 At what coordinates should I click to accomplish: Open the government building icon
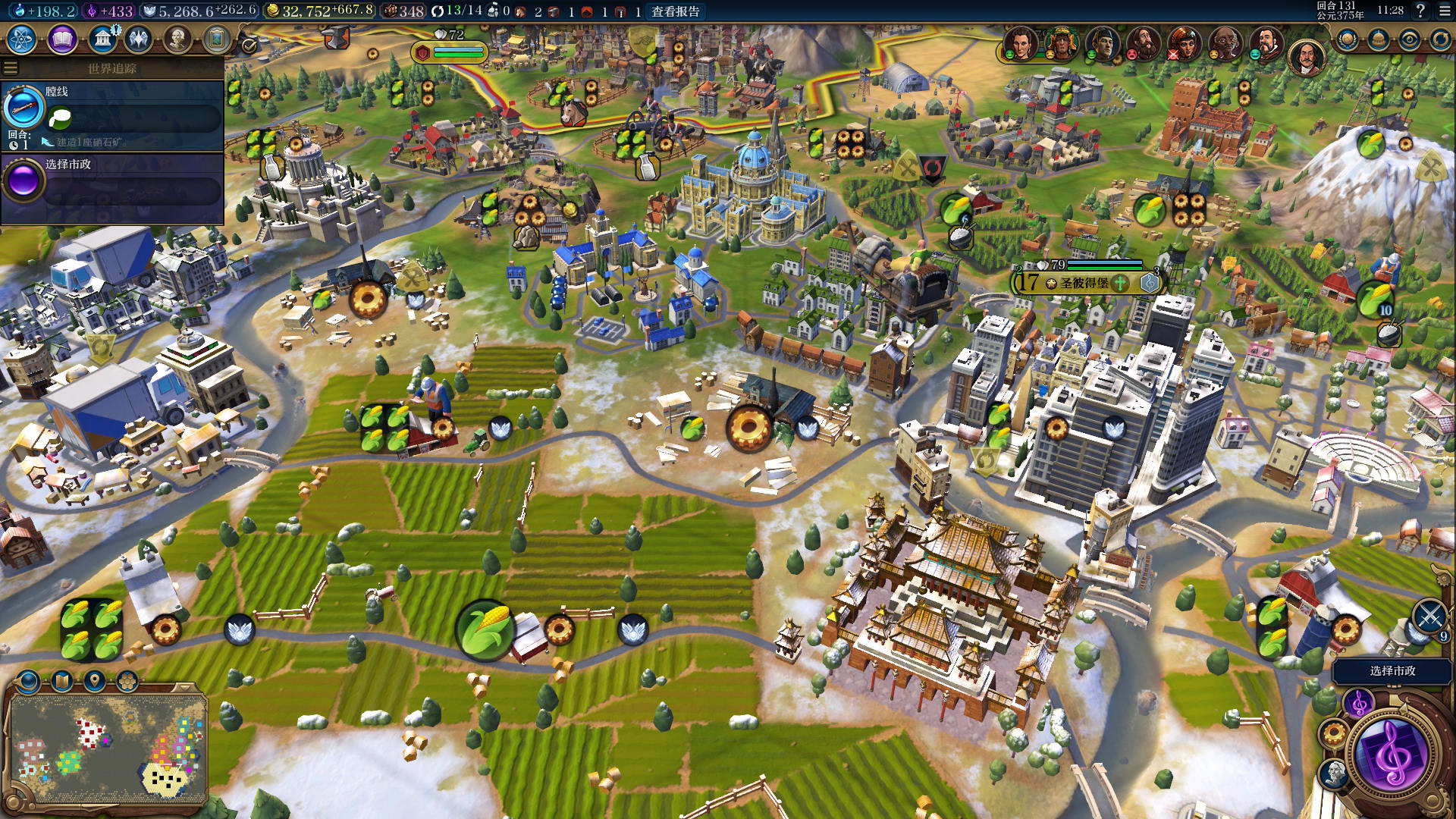point(102,39)
